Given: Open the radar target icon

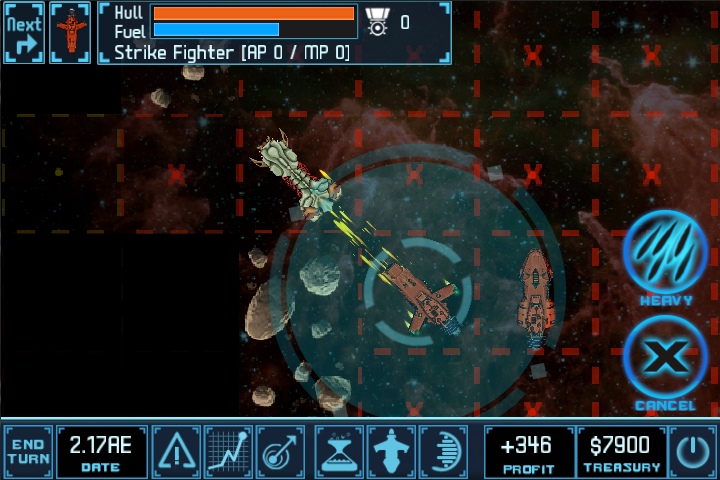Looking at the screenshot, I should 280,451.
